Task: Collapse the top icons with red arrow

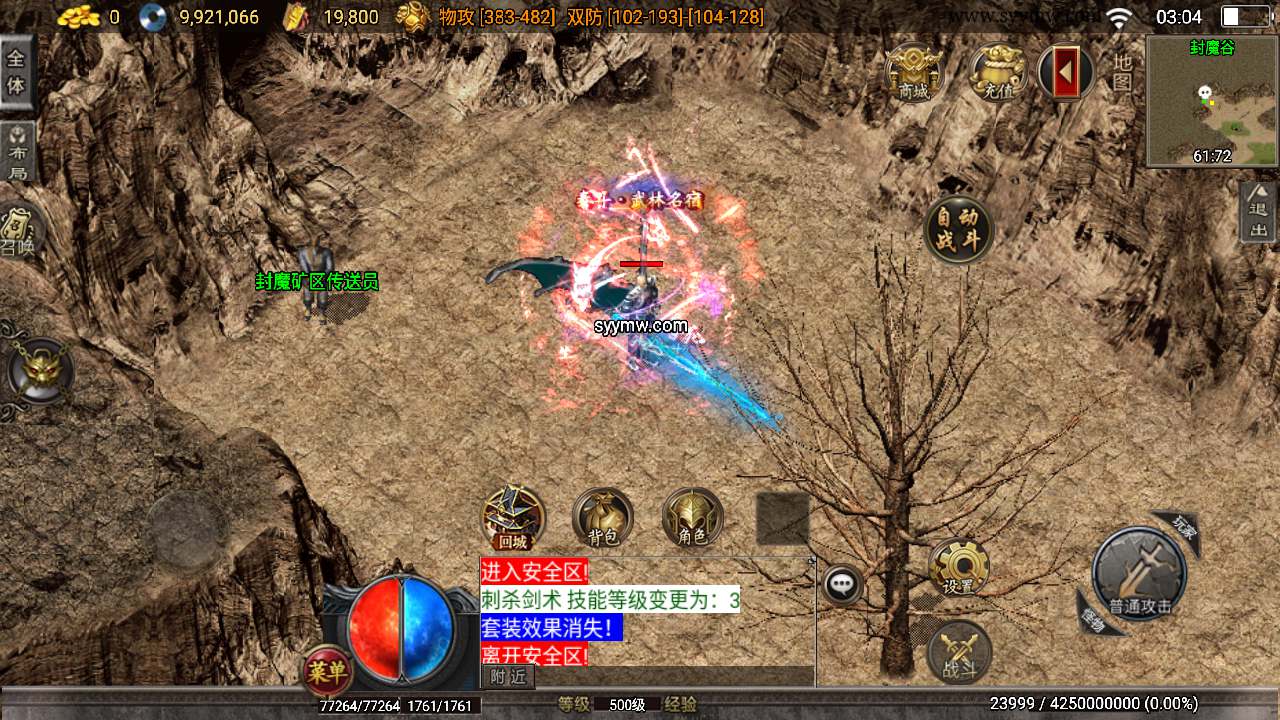Action: [1066, 72]
